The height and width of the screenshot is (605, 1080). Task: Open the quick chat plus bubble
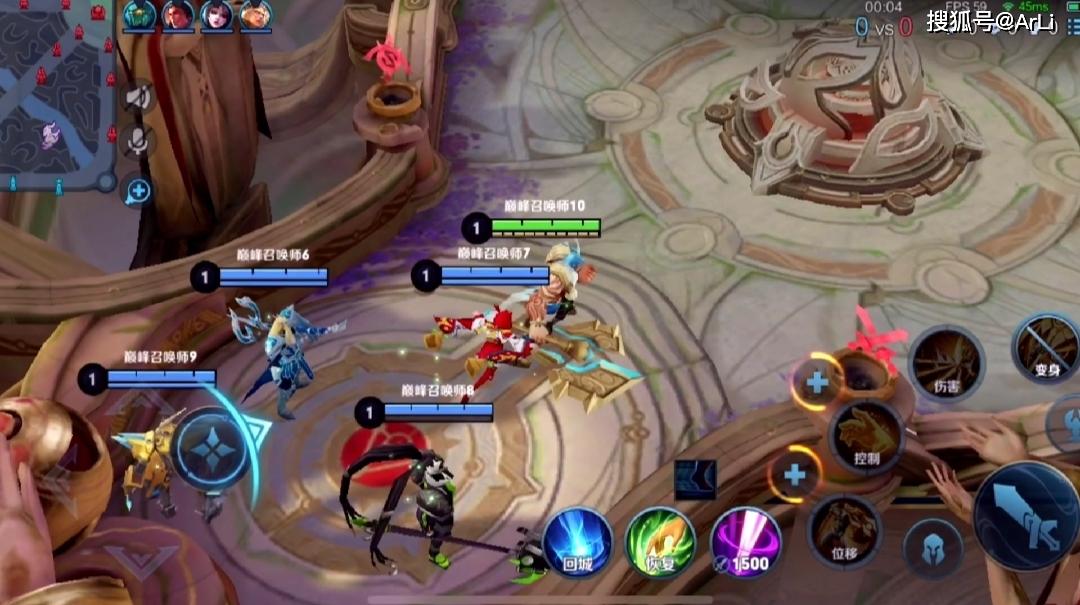coord(138,190)
